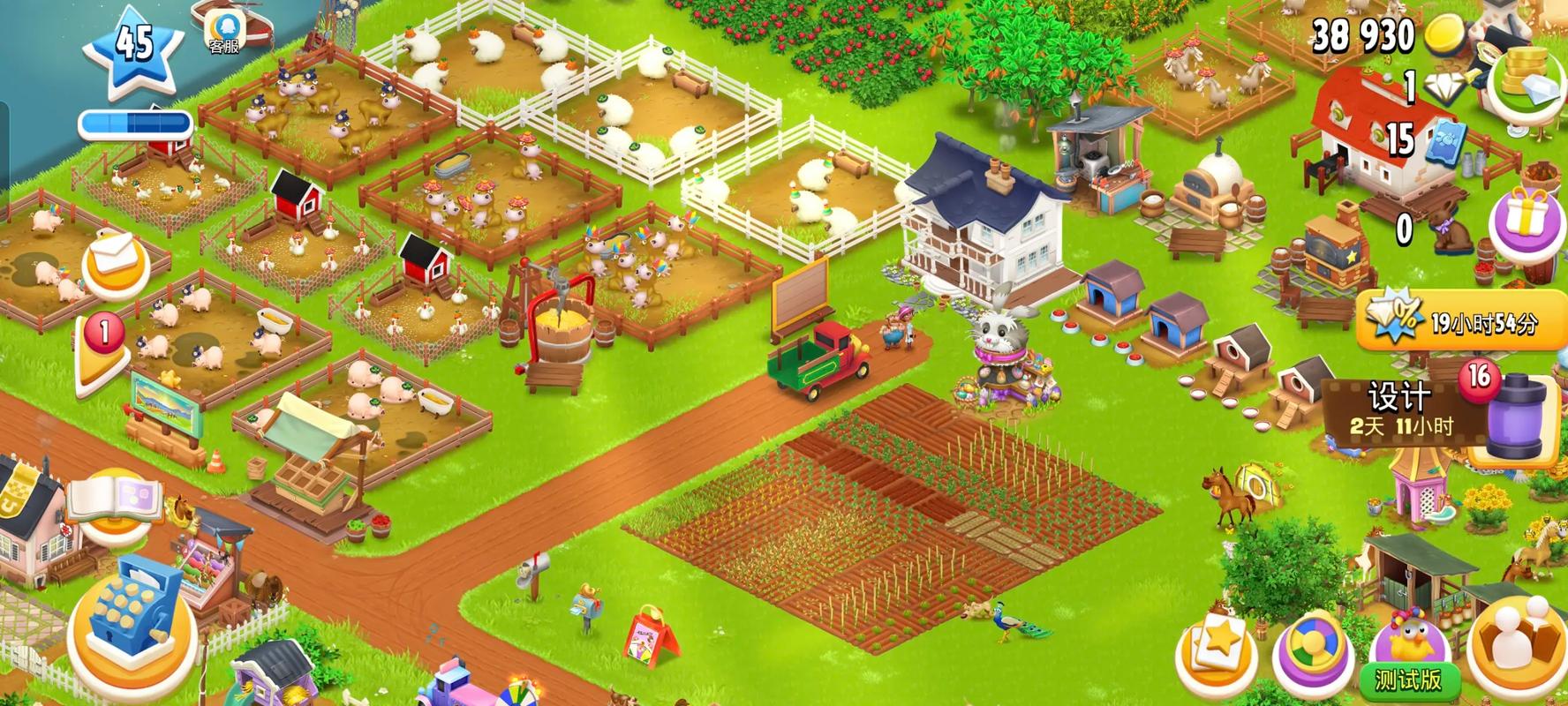Tap the gold coin currency icon
The image size is (1568, 706).
(1445, 35)
